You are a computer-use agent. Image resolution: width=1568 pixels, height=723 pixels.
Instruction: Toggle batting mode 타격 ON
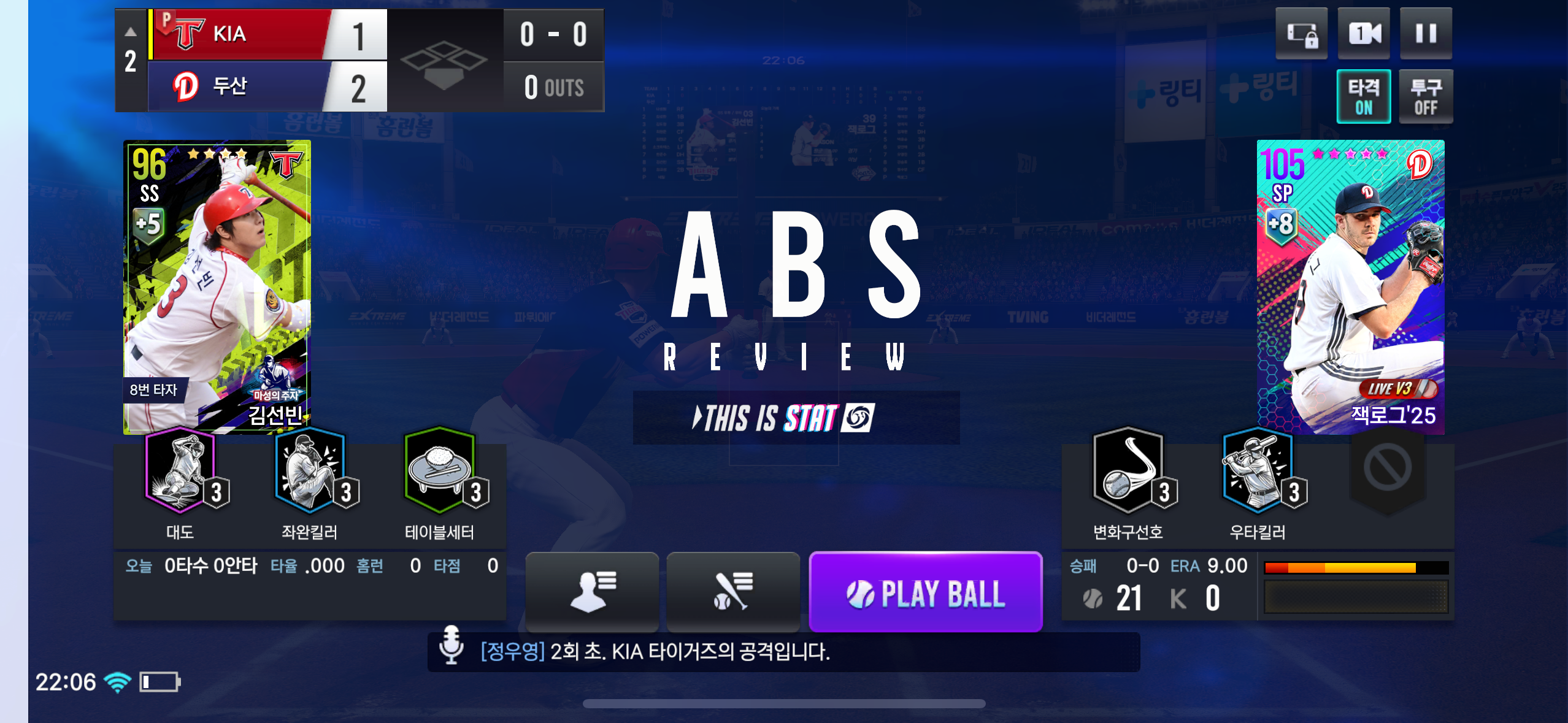1363,97
